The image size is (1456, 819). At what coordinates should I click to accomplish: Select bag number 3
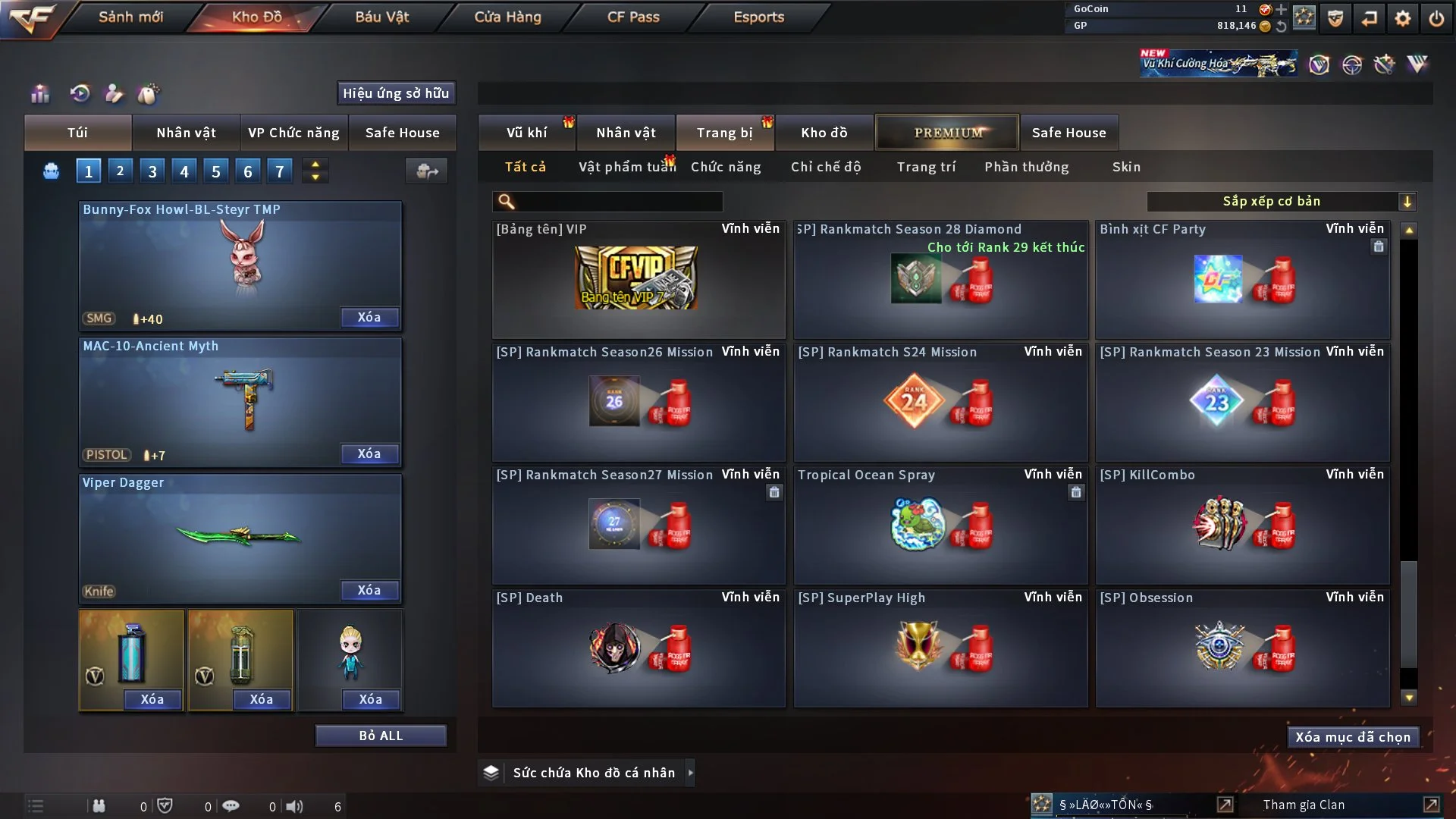152,171
